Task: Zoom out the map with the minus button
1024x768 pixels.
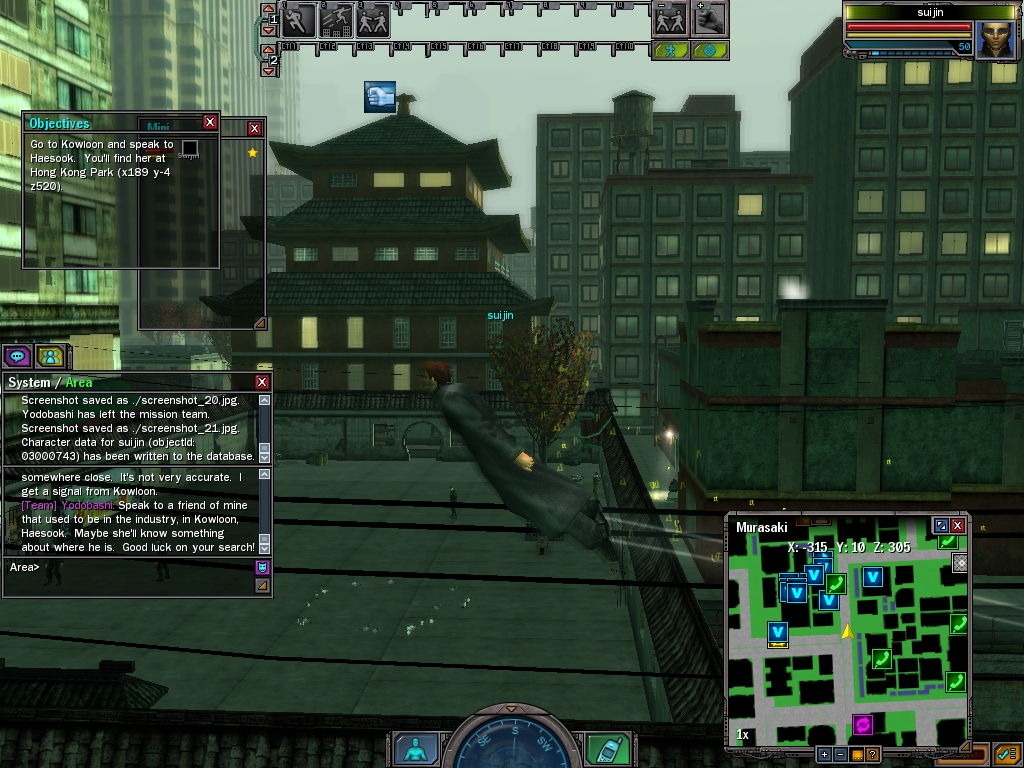Action: tap(840, 754)
